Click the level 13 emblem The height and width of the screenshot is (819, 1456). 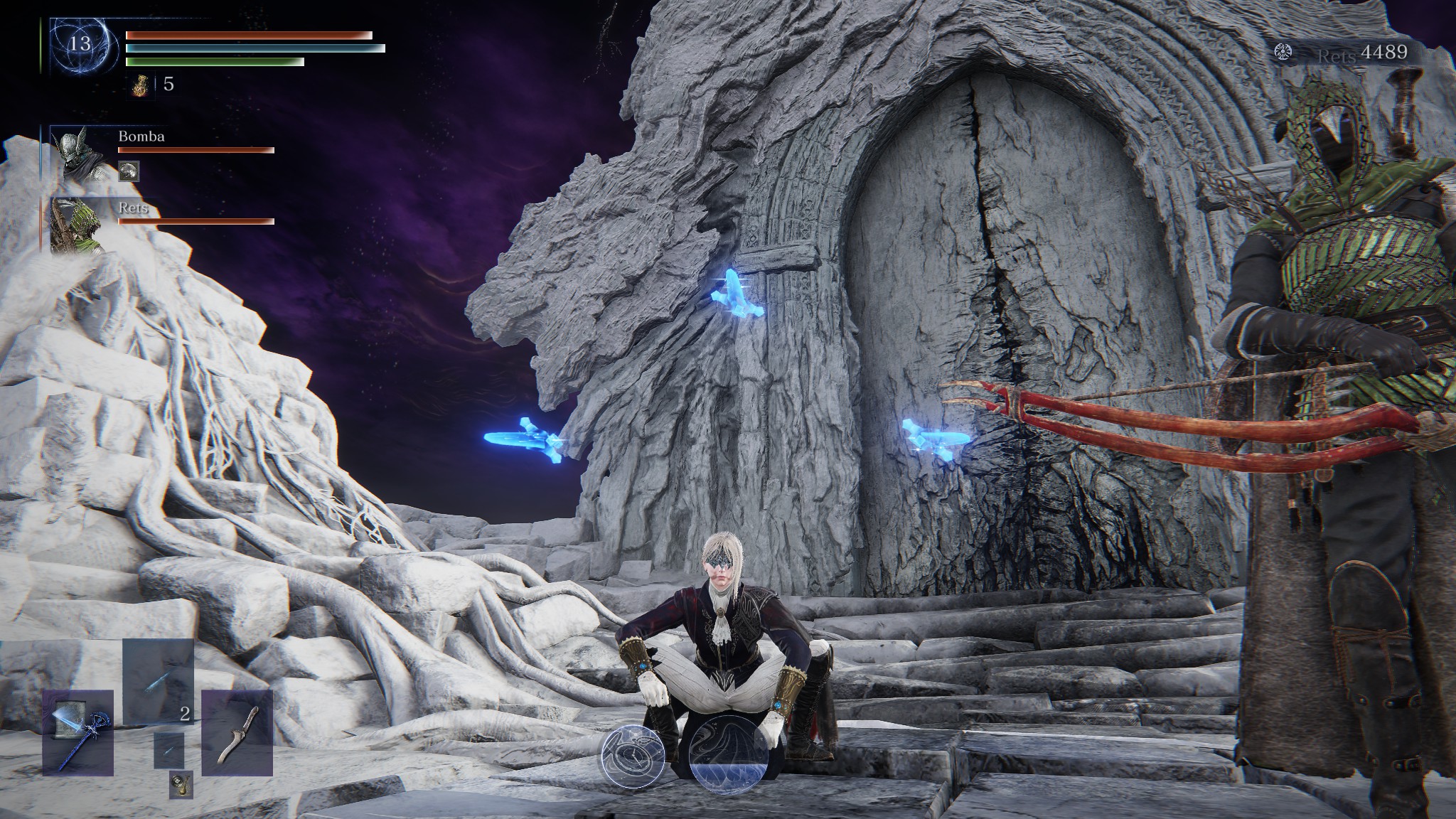click(80, 45)
